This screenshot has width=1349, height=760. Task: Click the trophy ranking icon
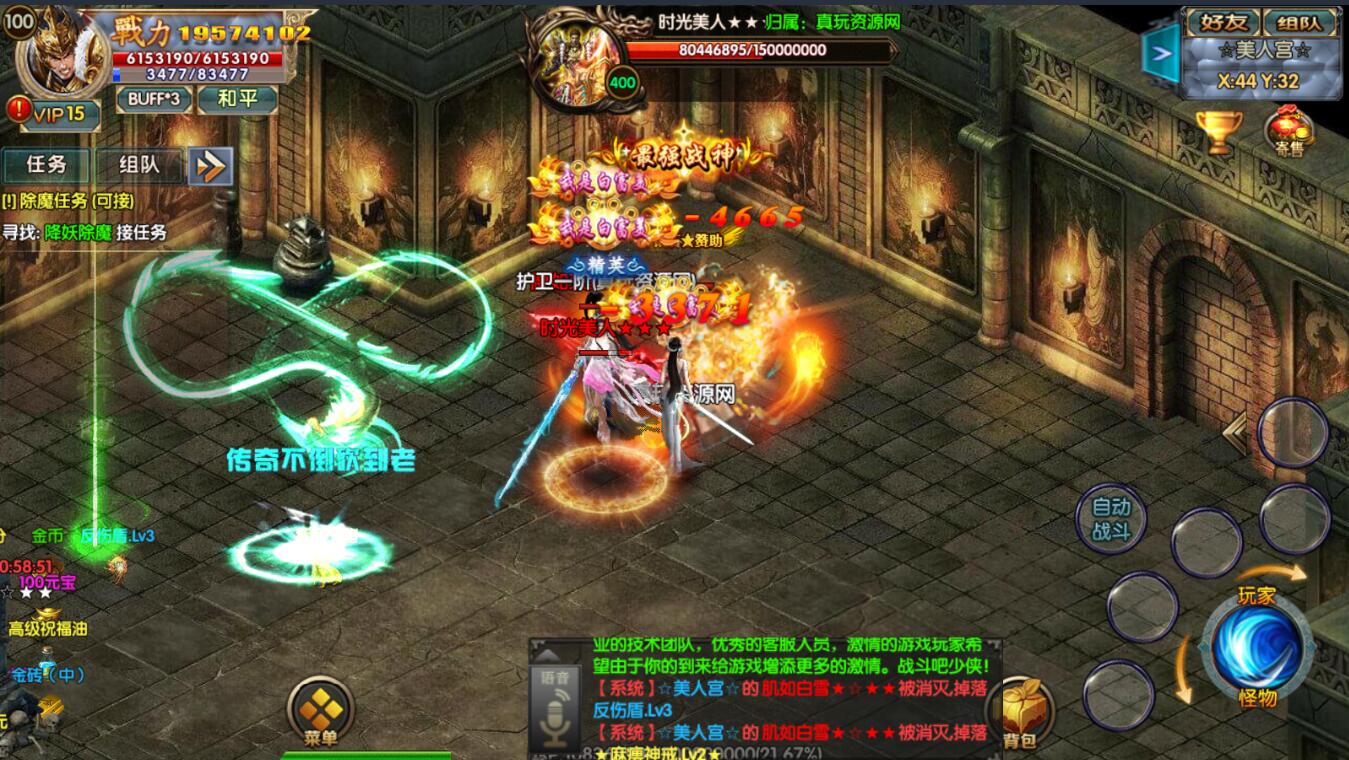[x=1219, y=131]
